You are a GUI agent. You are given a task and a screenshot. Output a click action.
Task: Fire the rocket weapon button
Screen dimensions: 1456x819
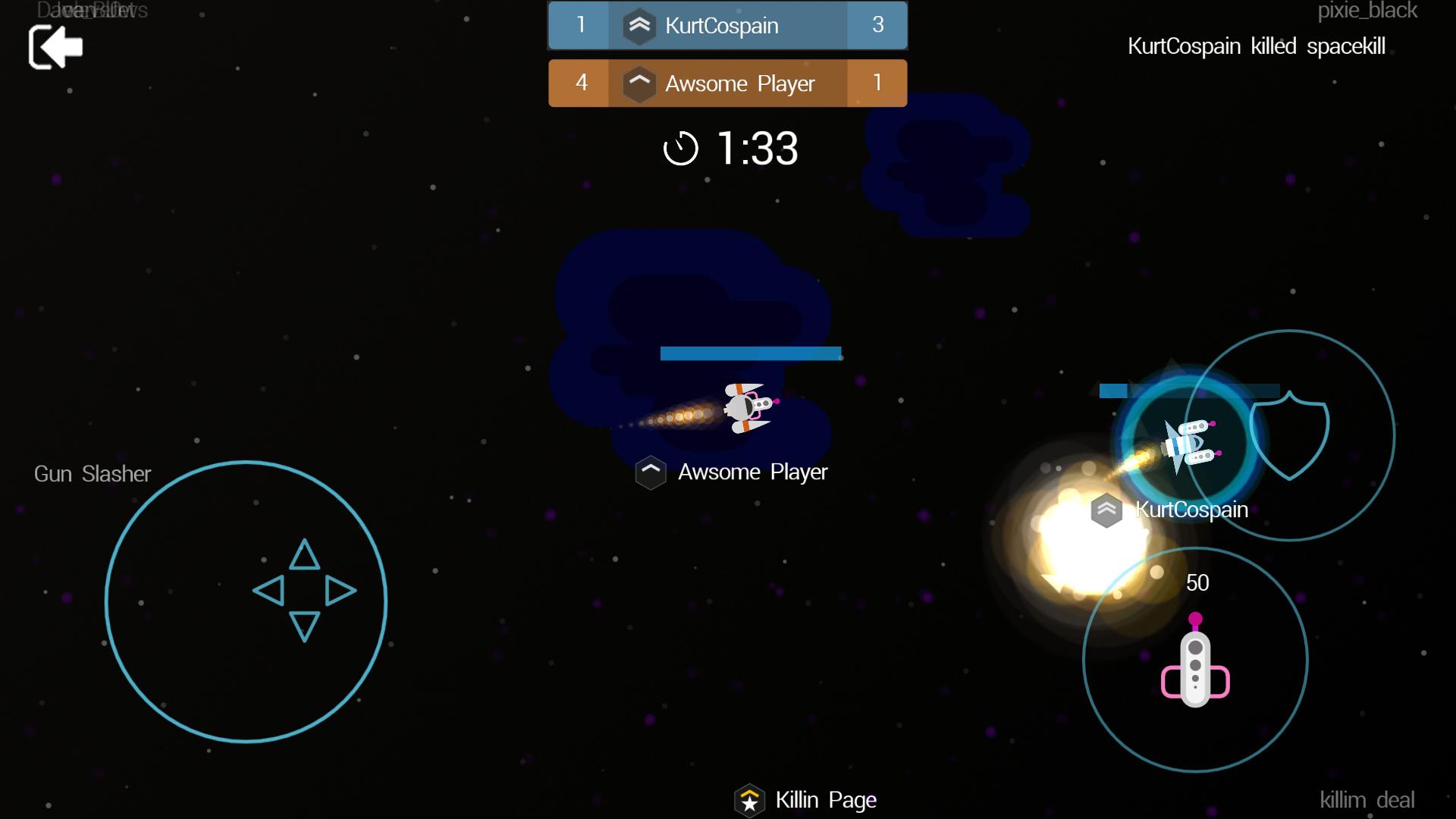tap(1195, 660)
